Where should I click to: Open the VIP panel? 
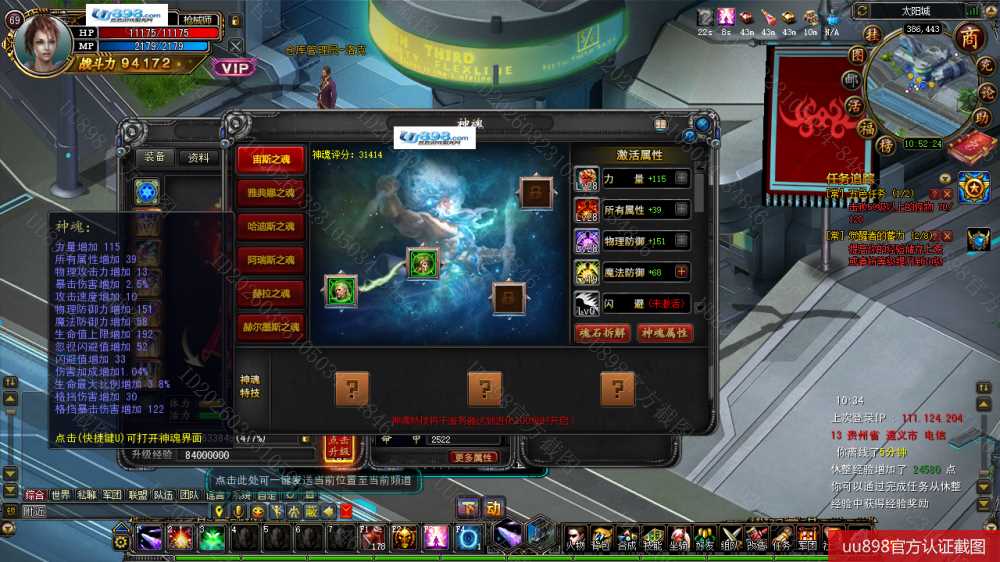click(233, 68)
